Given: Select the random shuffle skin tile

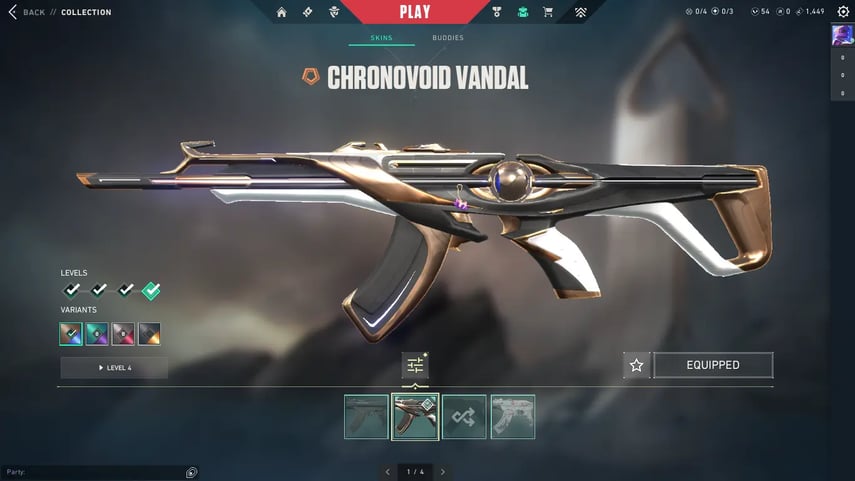Looking at the screenshot, I should [464, 417].
